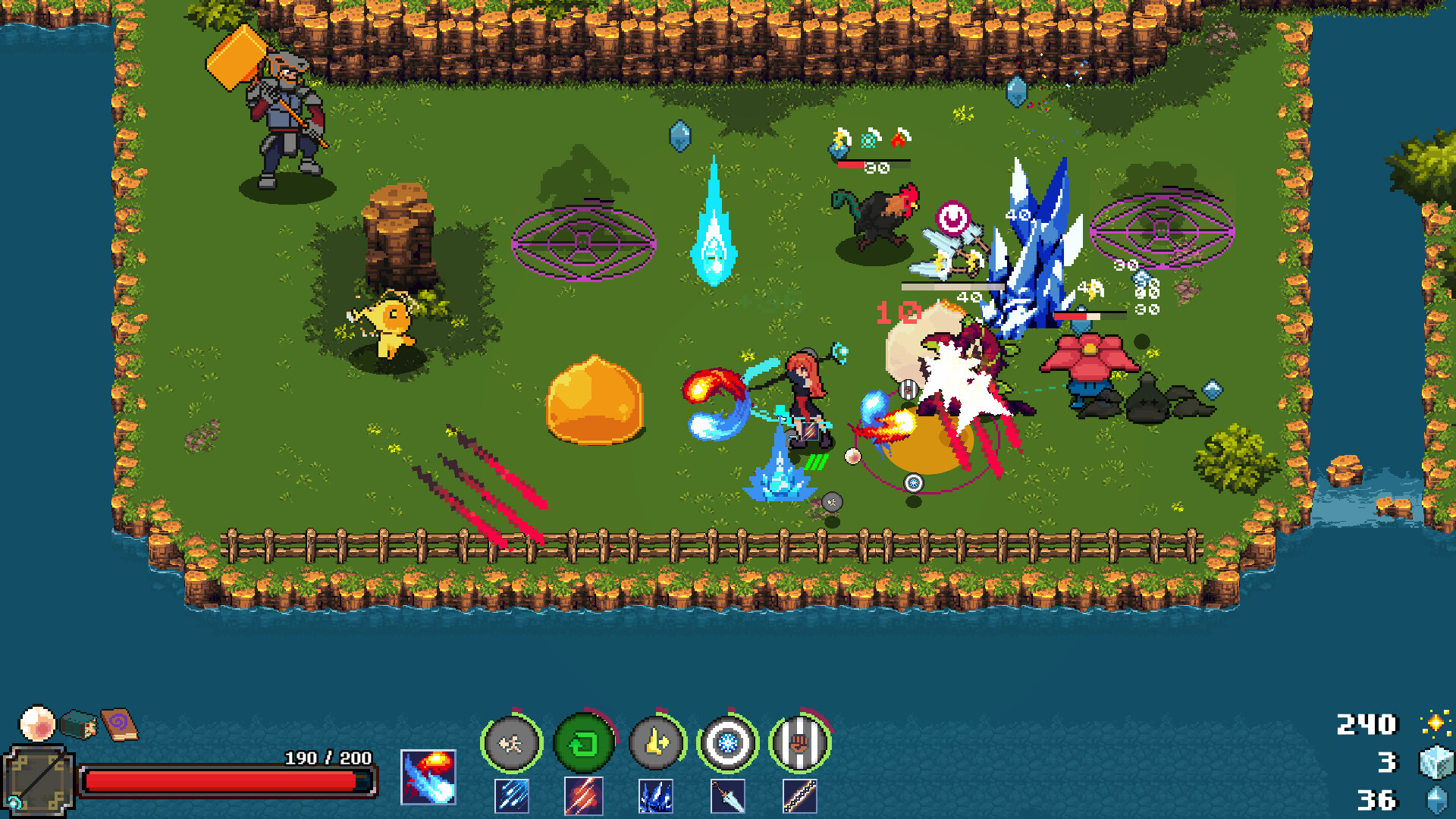This screenshot has width=1456, height=819.
Task: Use the fist punch skill
Action: 802,743
